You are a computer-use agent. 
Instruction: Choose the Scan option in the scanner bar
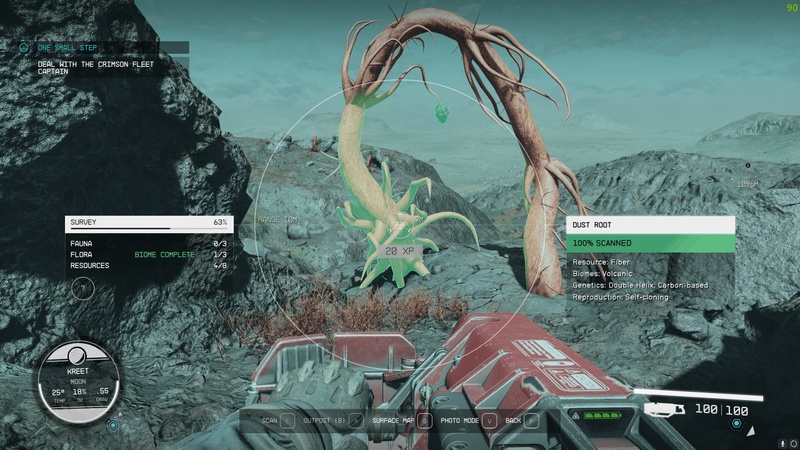click(270, 421)
